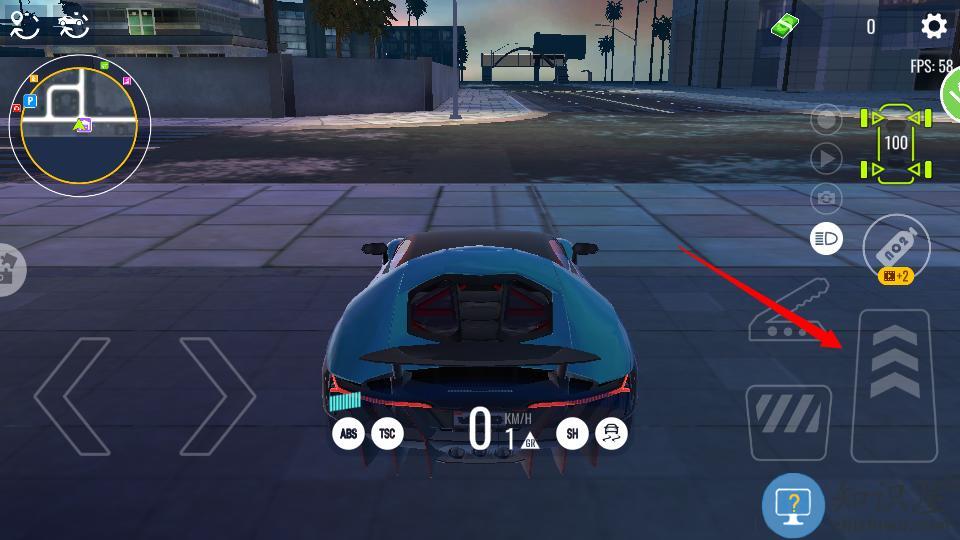Open the blue question mark help button
Viewport: 960px width, 540px height.
(x=793, y=505)
